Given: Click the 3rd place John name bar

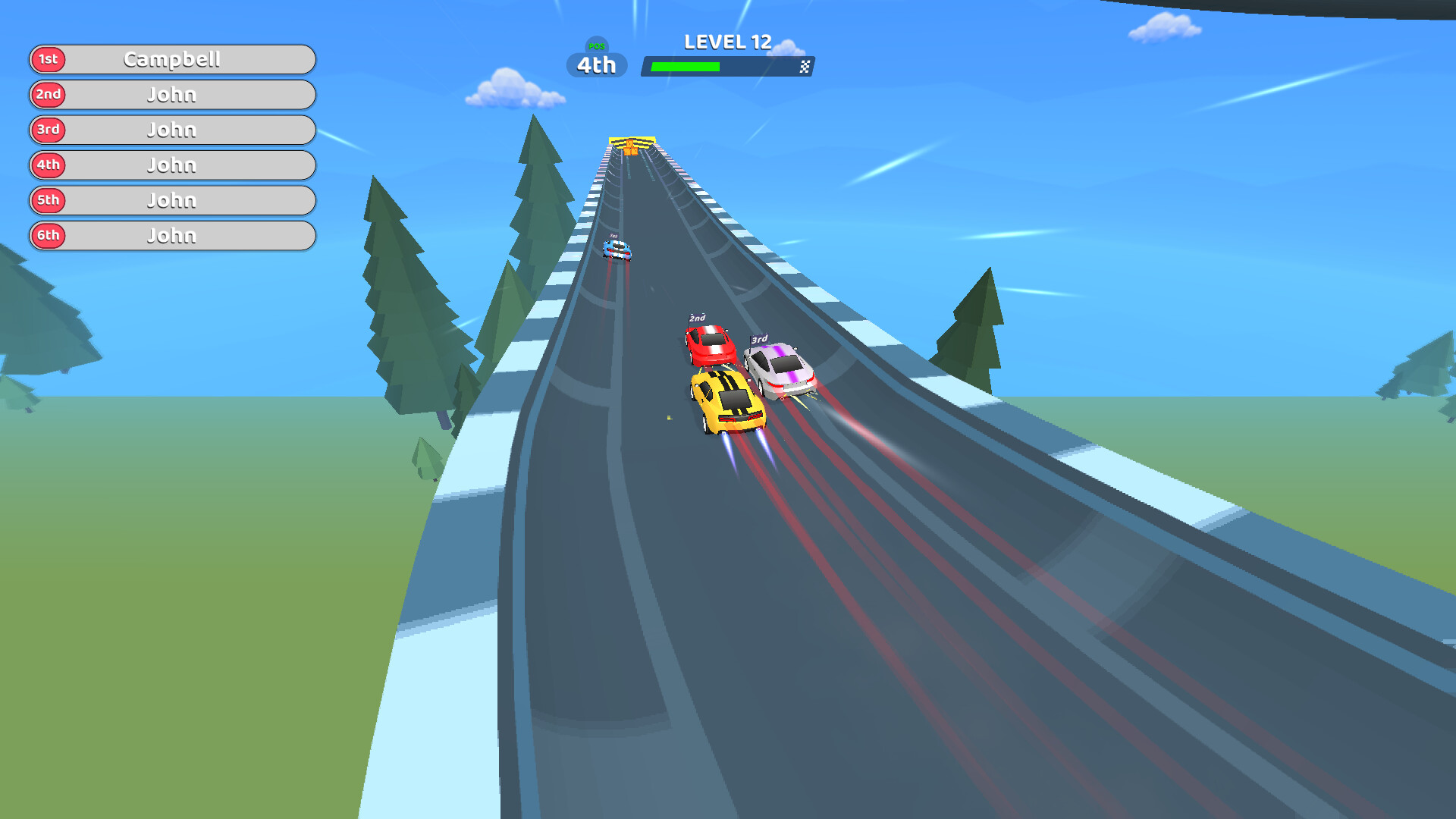Looking at the screenshot, I should [x=173, y=130].
